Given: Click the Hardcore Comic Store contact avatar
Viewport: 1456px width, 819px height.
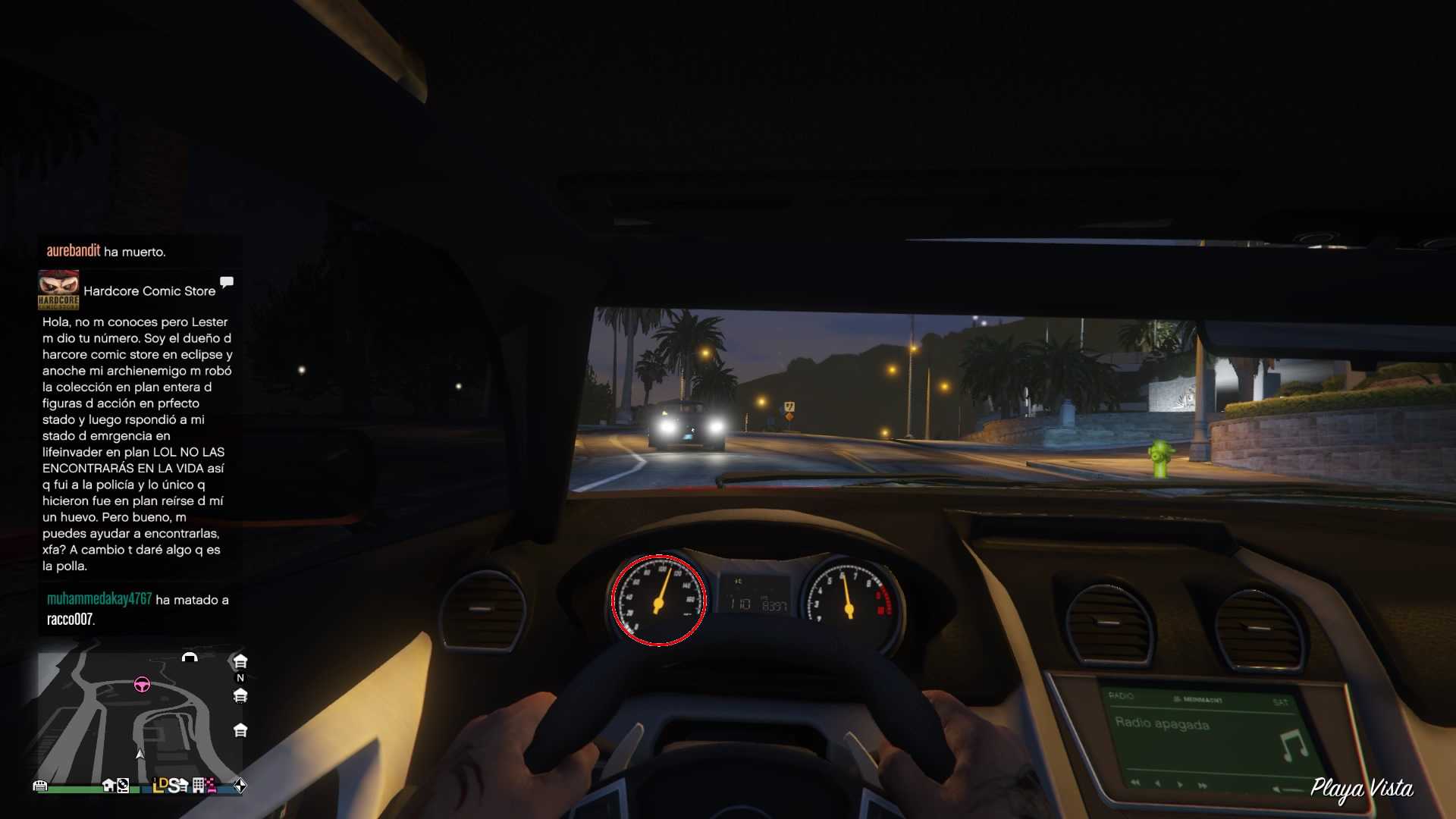Looking at the screenshot, I should [x=58, y=290].
